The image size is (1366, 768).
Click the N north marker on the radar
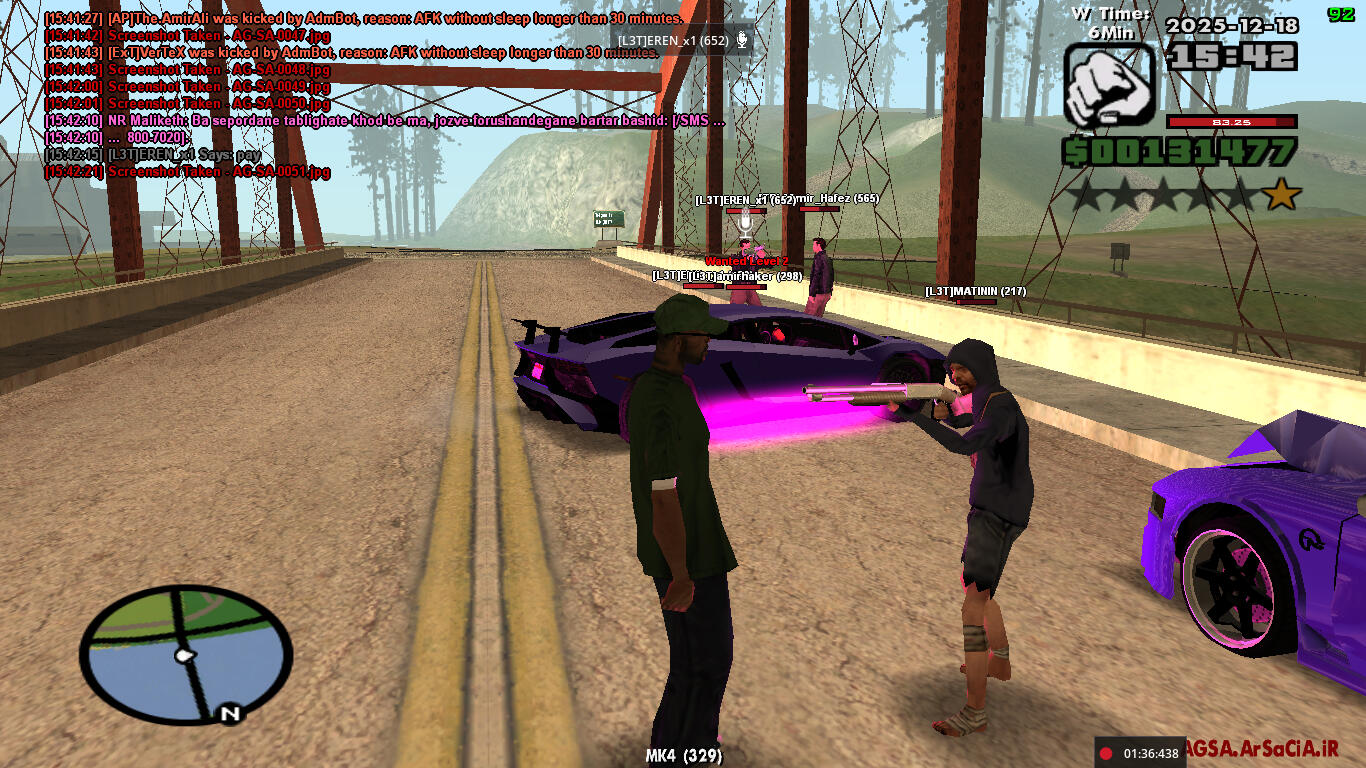click(230, 714)
